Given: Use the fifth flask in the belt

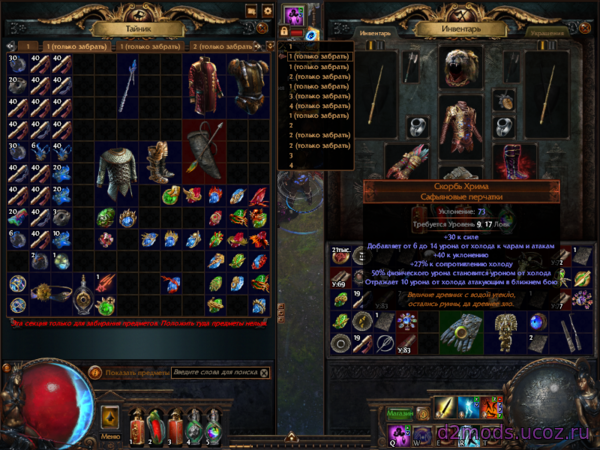Looking at the screenshot, I should (x=212, y=425).
